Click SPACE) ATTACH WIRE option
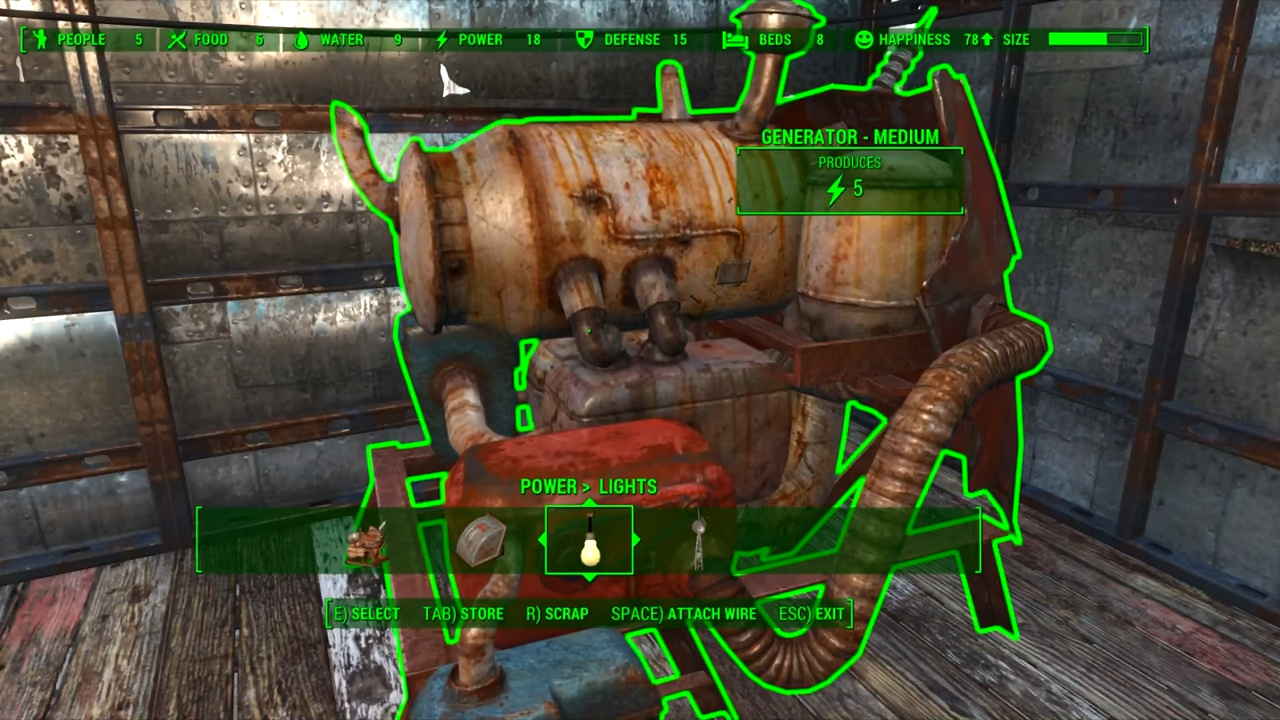This screenshot has width=1280, height=720. click(683, 613)
